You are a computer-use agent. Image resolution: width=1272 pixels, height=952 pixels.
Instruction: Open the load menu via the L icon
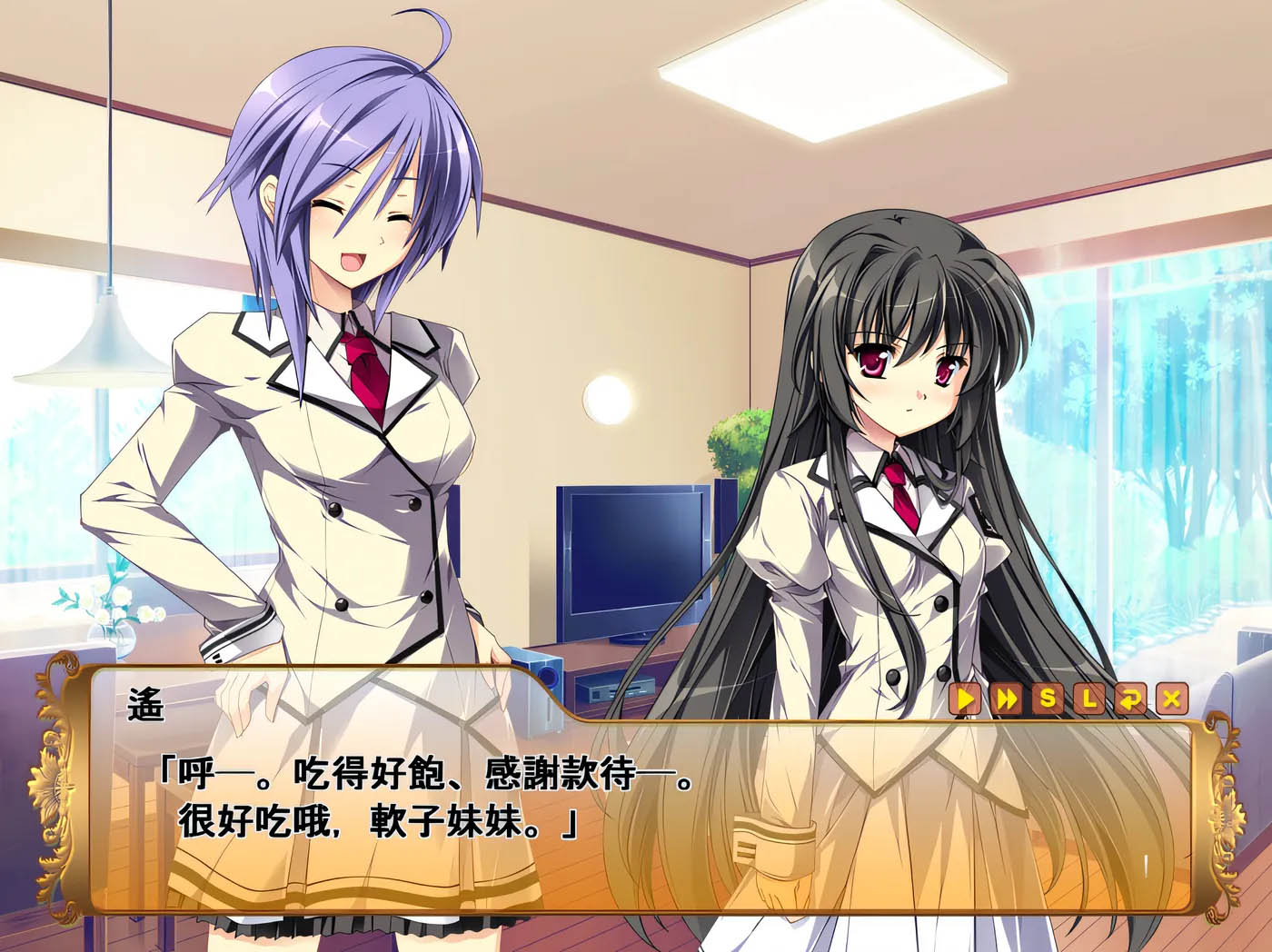(x=1088, y=699)
